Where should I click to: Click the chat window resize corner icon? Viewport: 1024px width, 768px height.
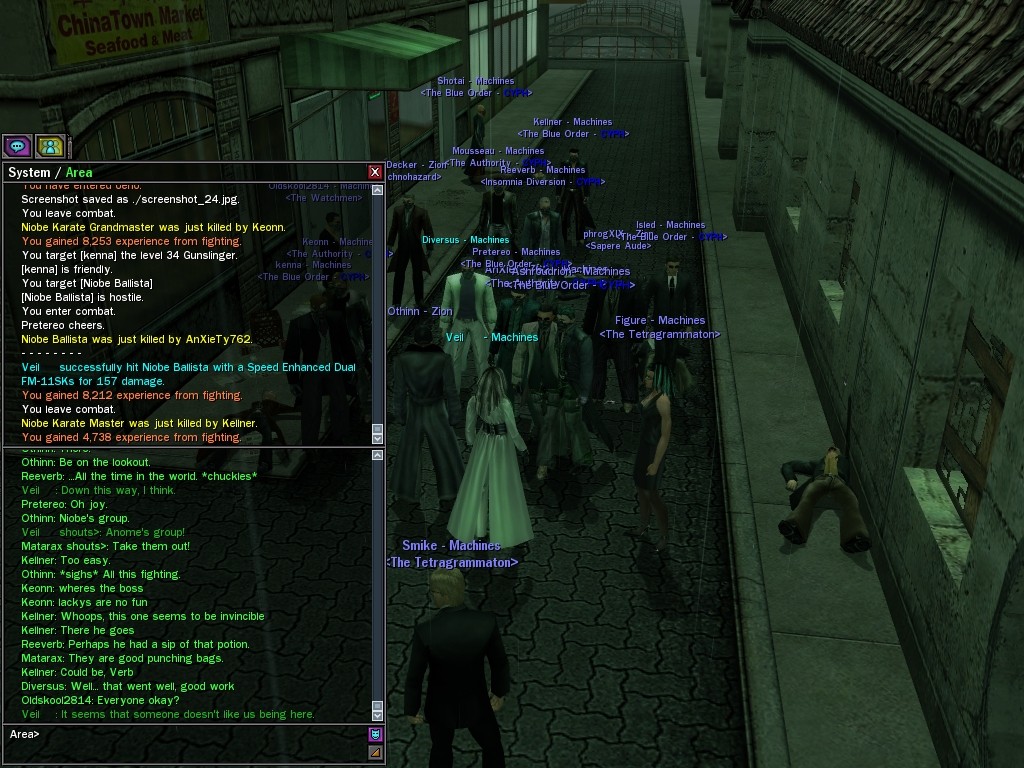tap(376, 753)
